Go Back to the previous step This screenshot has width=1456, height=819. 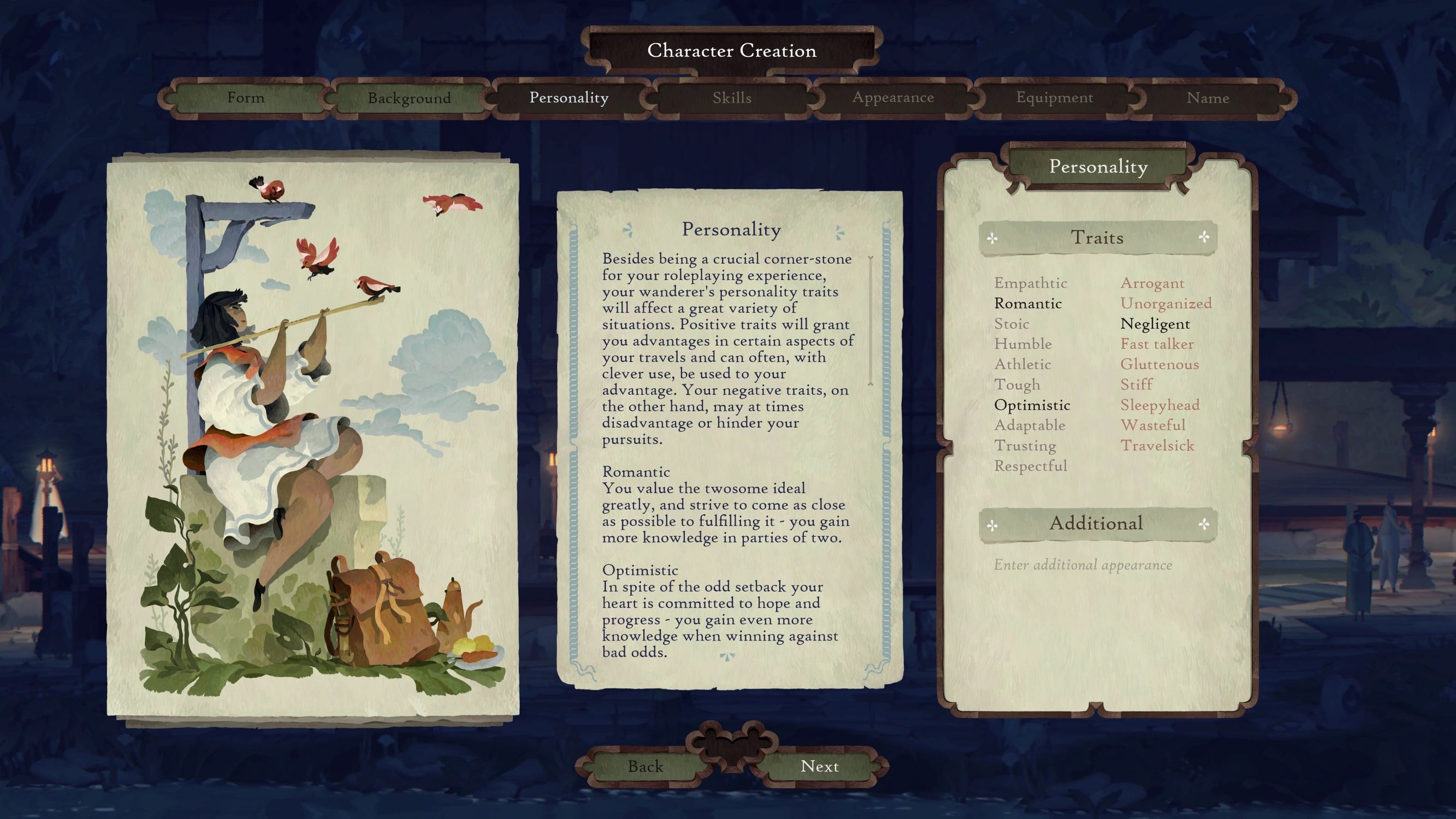645,767
